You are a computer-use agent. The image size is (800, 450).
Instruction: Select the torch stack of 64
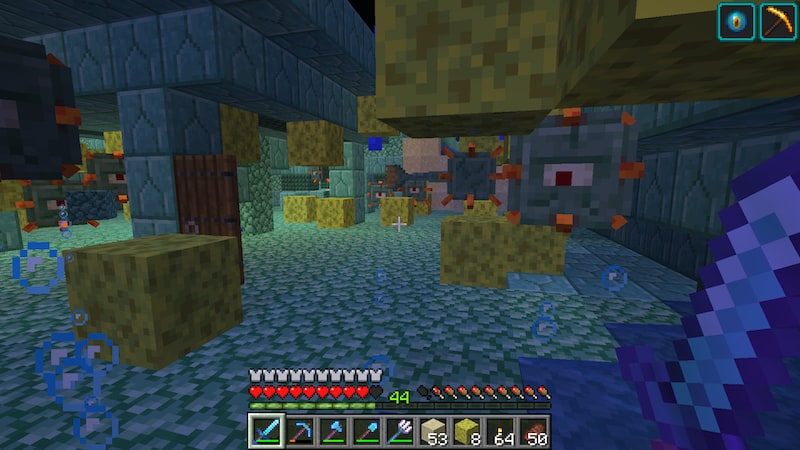(502, 432)
